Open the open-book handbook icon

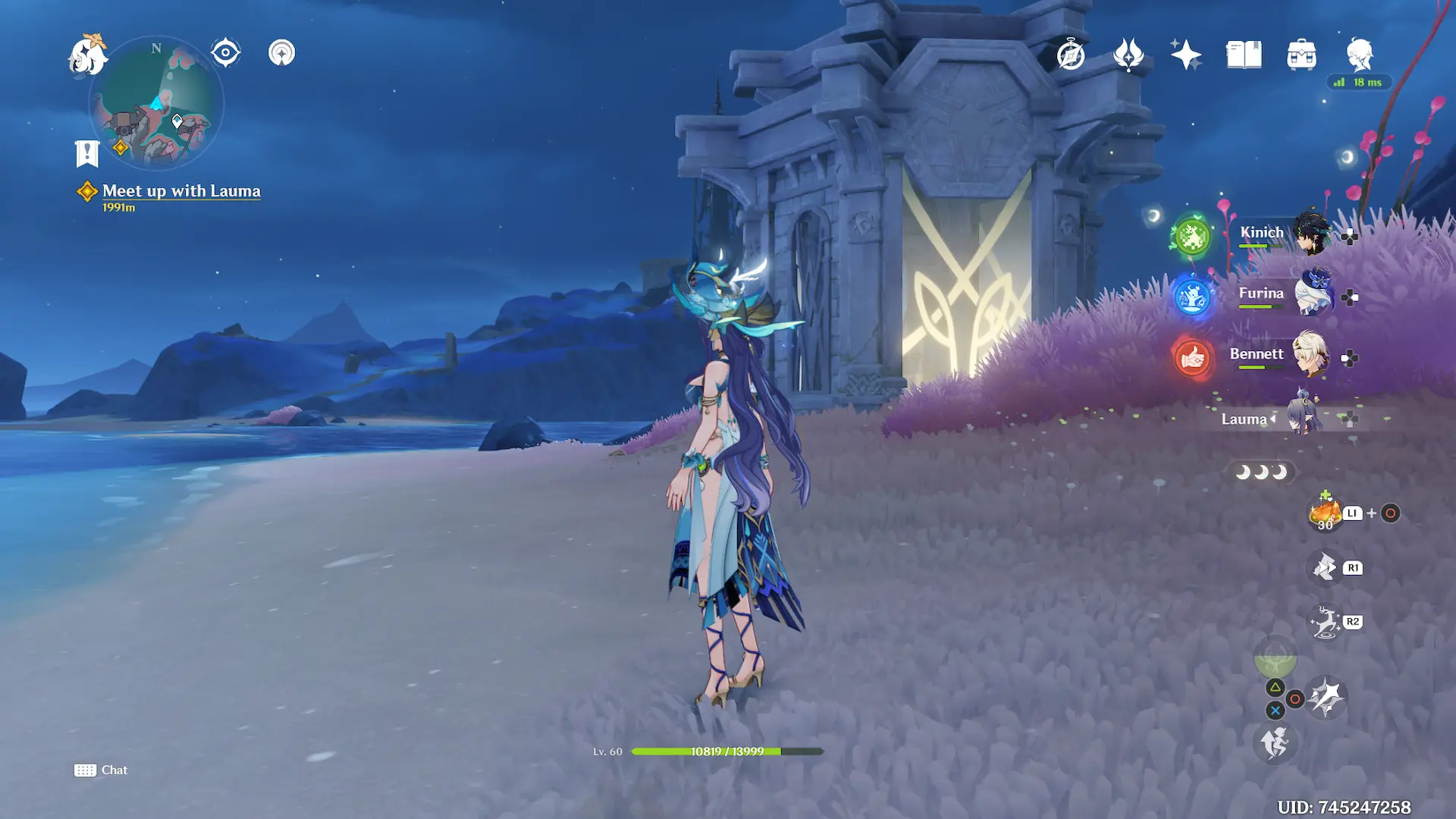point(1244,55)
